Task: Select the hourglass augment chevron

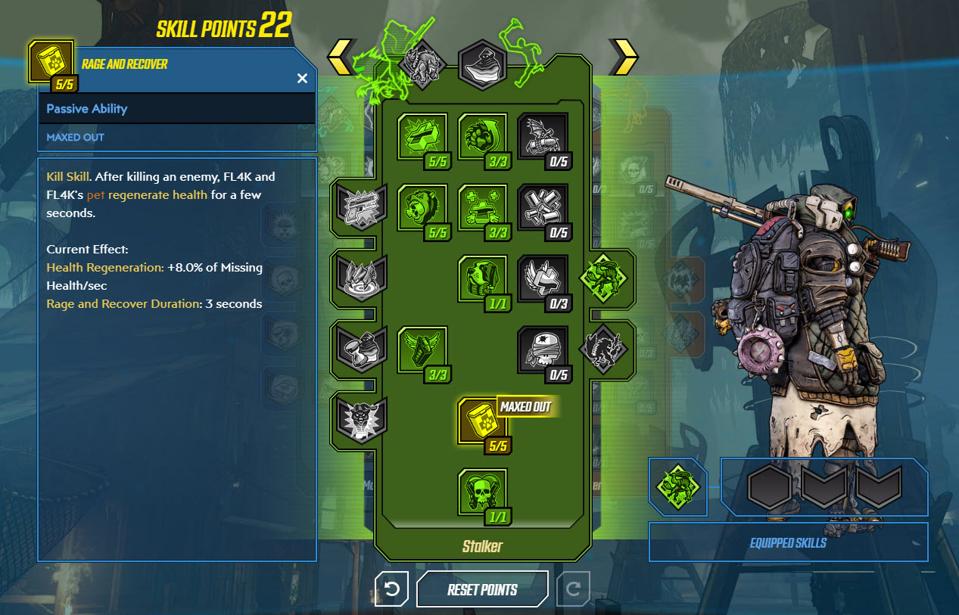Action: 358,346
